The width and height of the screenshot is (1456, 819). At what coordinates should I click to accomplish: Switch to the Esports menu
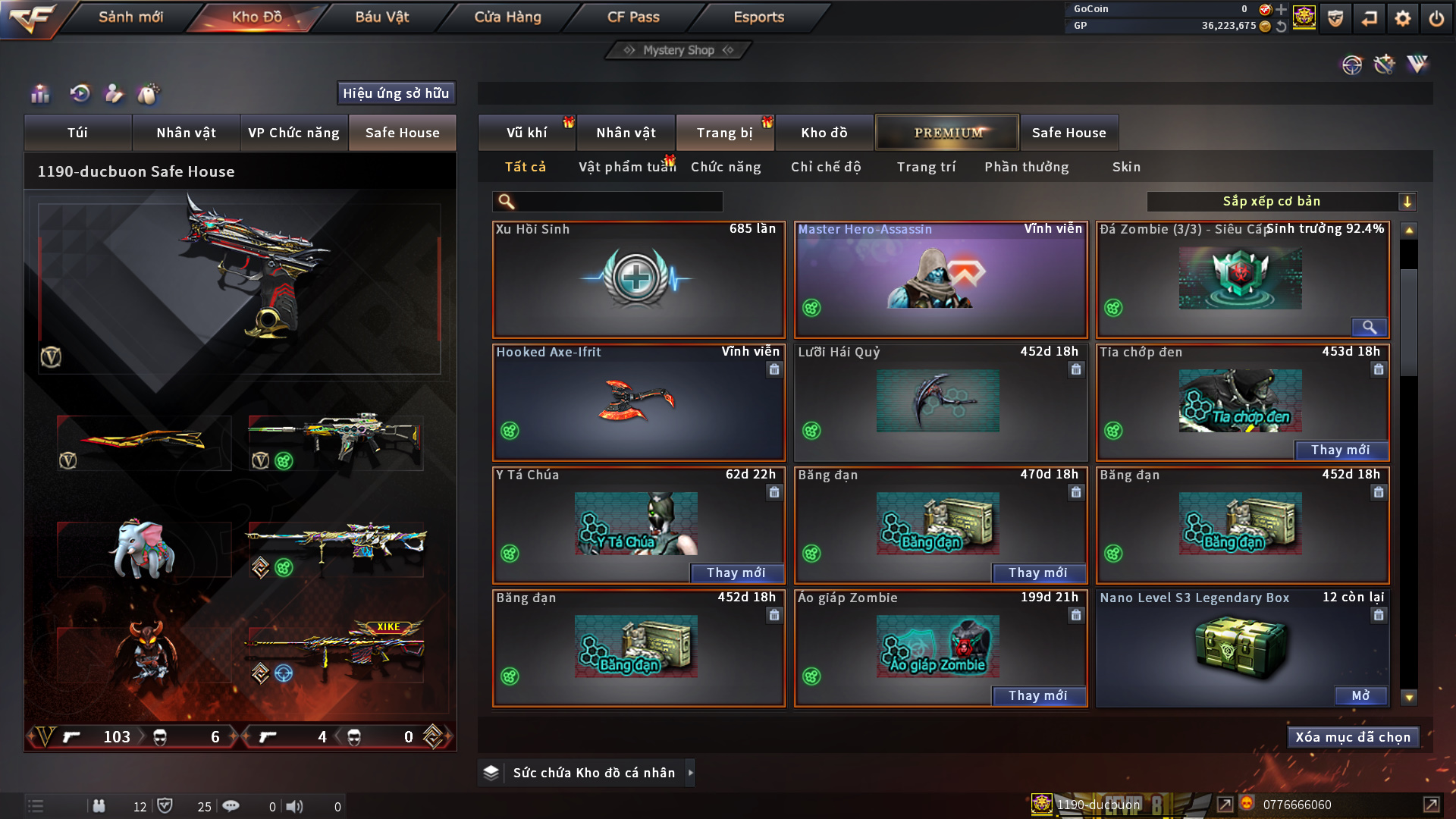pos(758,17)
